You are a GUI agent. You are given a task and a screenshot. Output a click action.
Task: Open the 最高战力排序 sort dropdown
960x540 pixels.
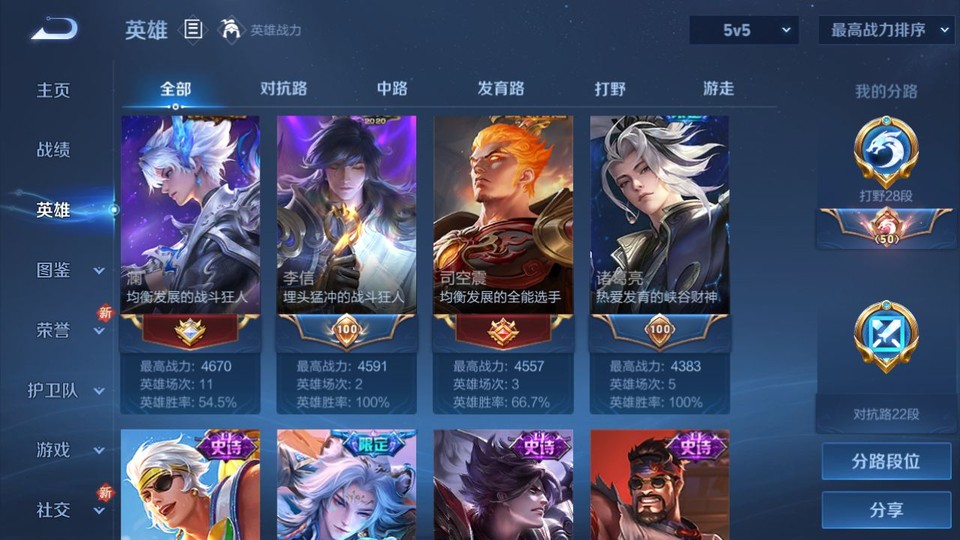(x=886, y=31)
